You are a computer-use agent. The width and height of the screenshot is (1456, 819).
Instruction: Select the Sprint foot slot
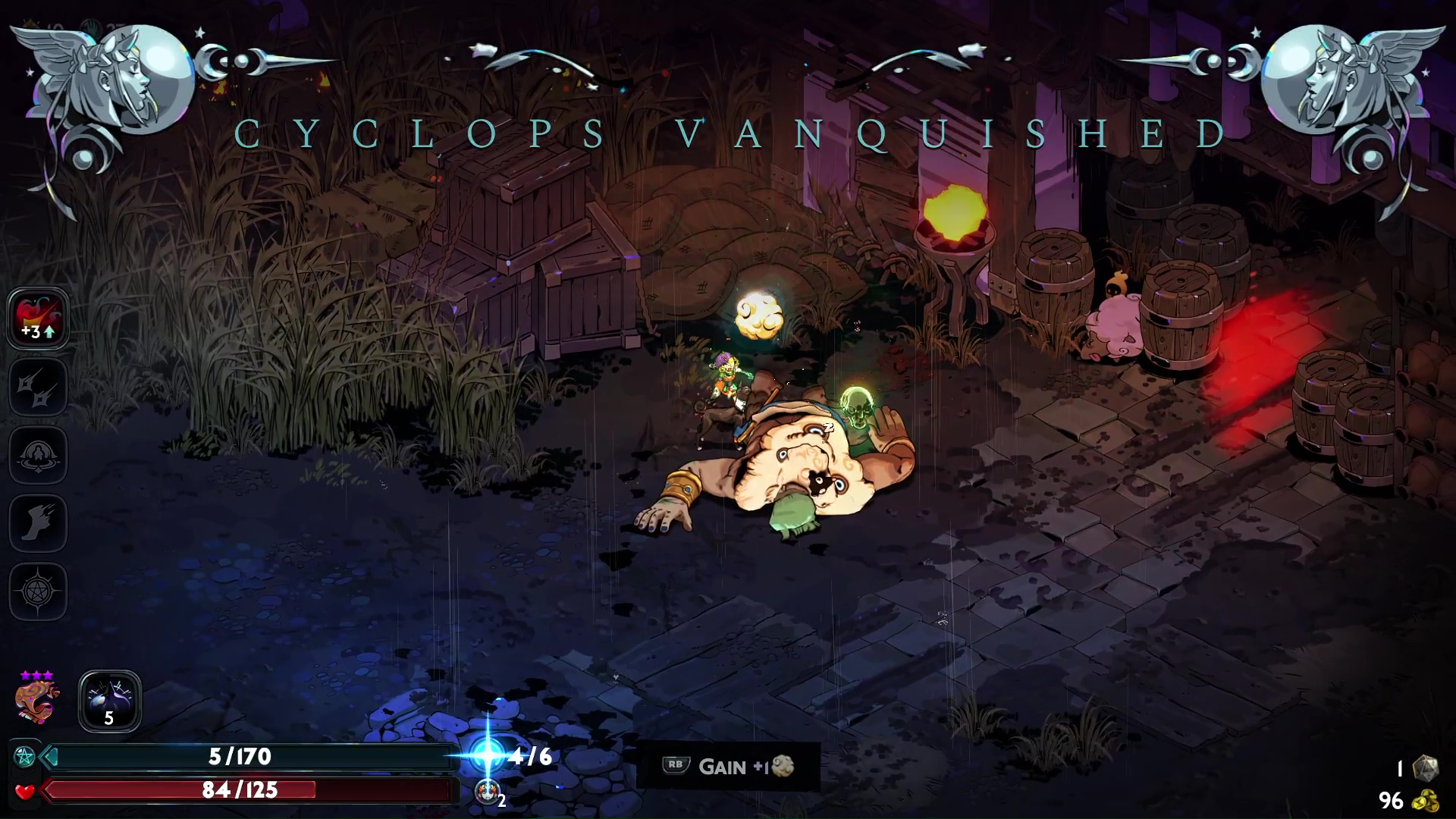coord(38,523)
